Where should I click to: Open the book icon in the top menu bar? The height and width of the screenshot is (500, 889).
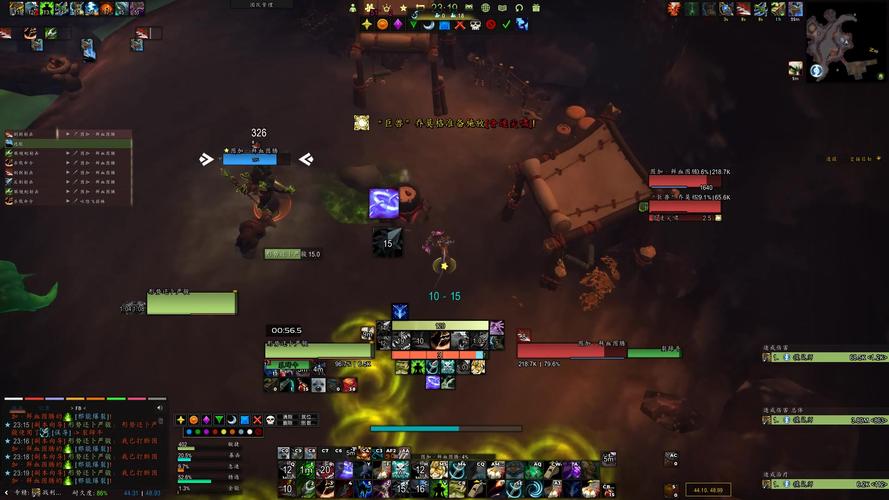click(x=501, y=8)
